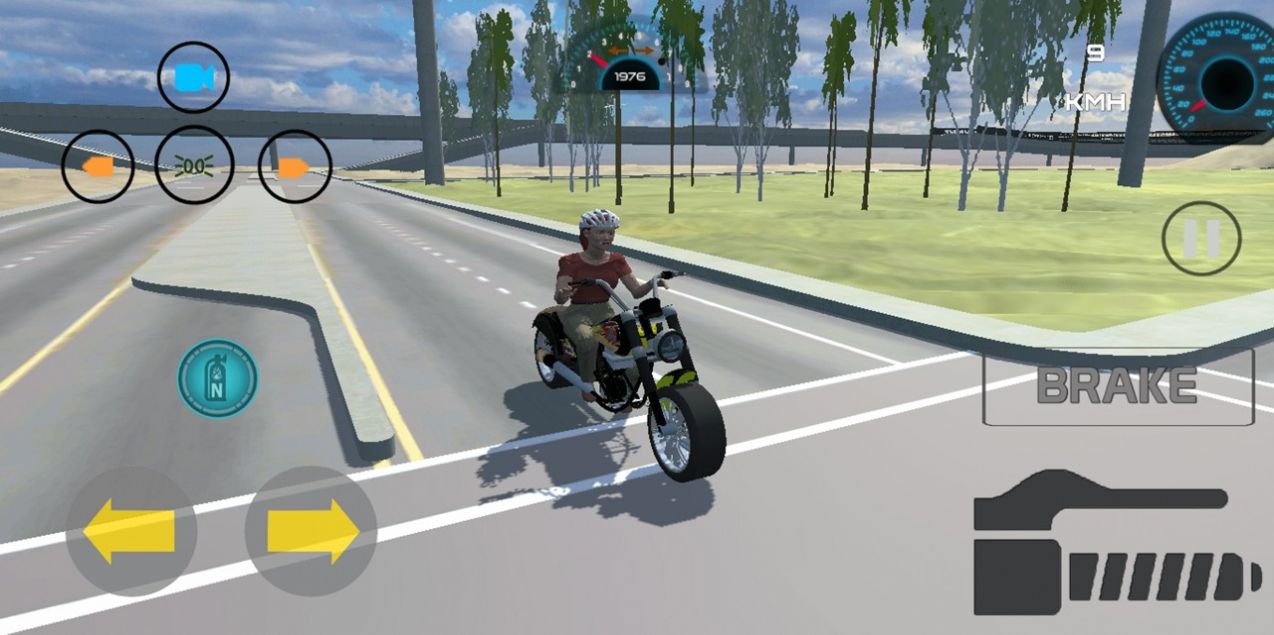This screenshot has height=635, width=1274.
Task: Use the nitro boost button
Action: click(217, 379)
